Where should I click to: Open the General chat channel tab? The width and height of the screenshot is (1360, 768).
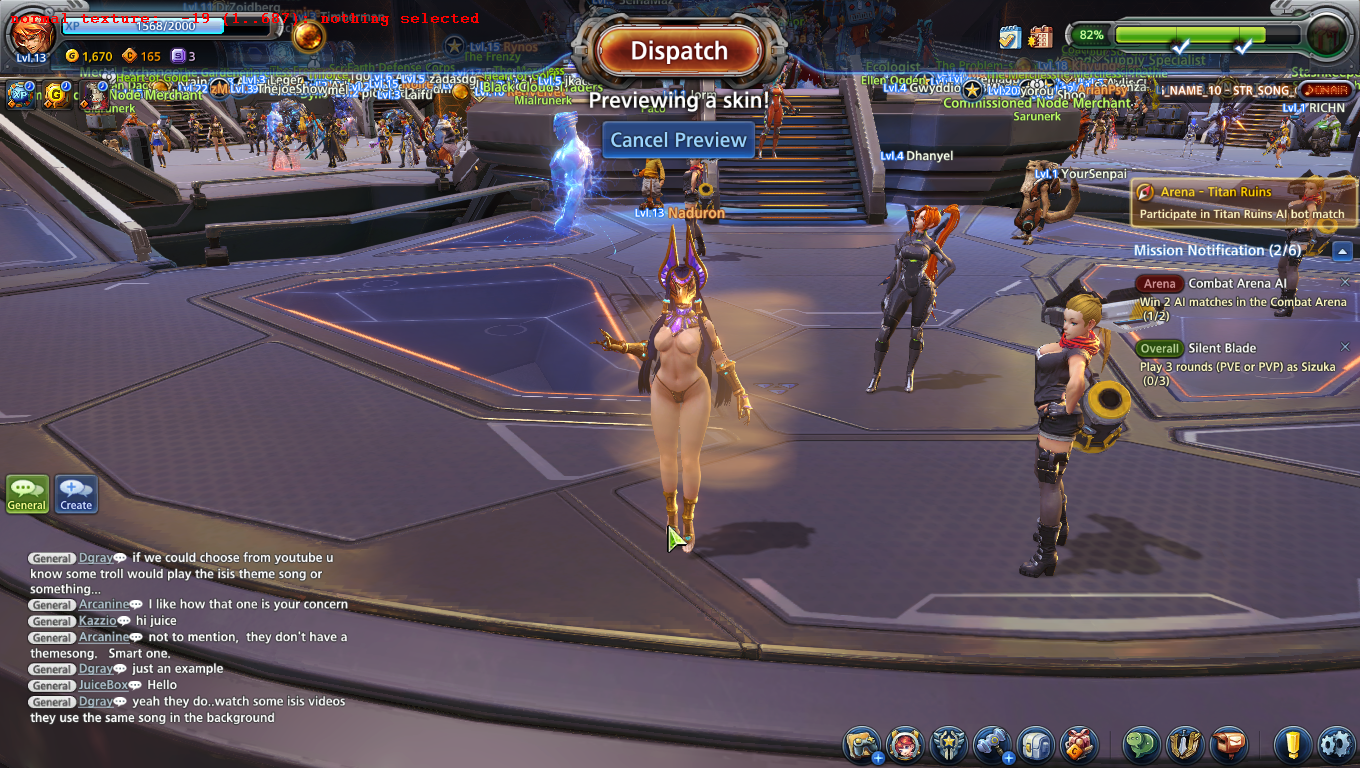pos(27,493)
